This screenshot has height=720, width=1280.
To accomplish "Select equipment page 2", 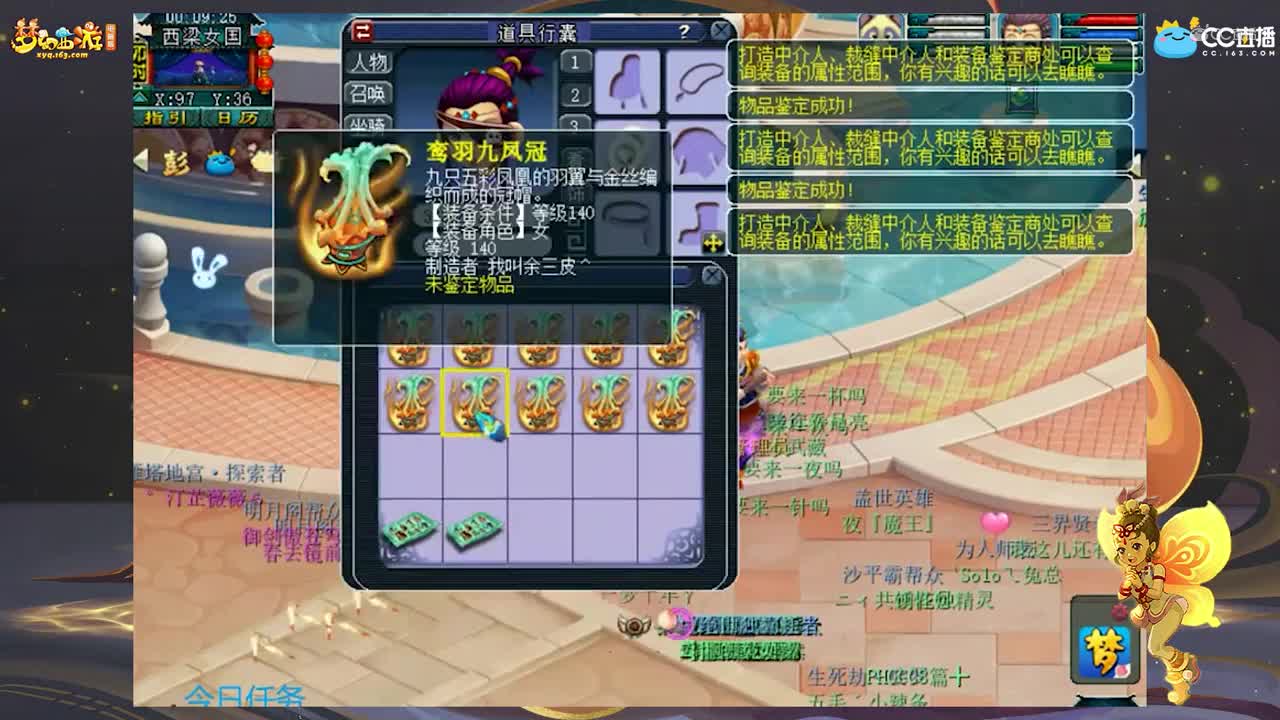I will [x=575, y=92].
